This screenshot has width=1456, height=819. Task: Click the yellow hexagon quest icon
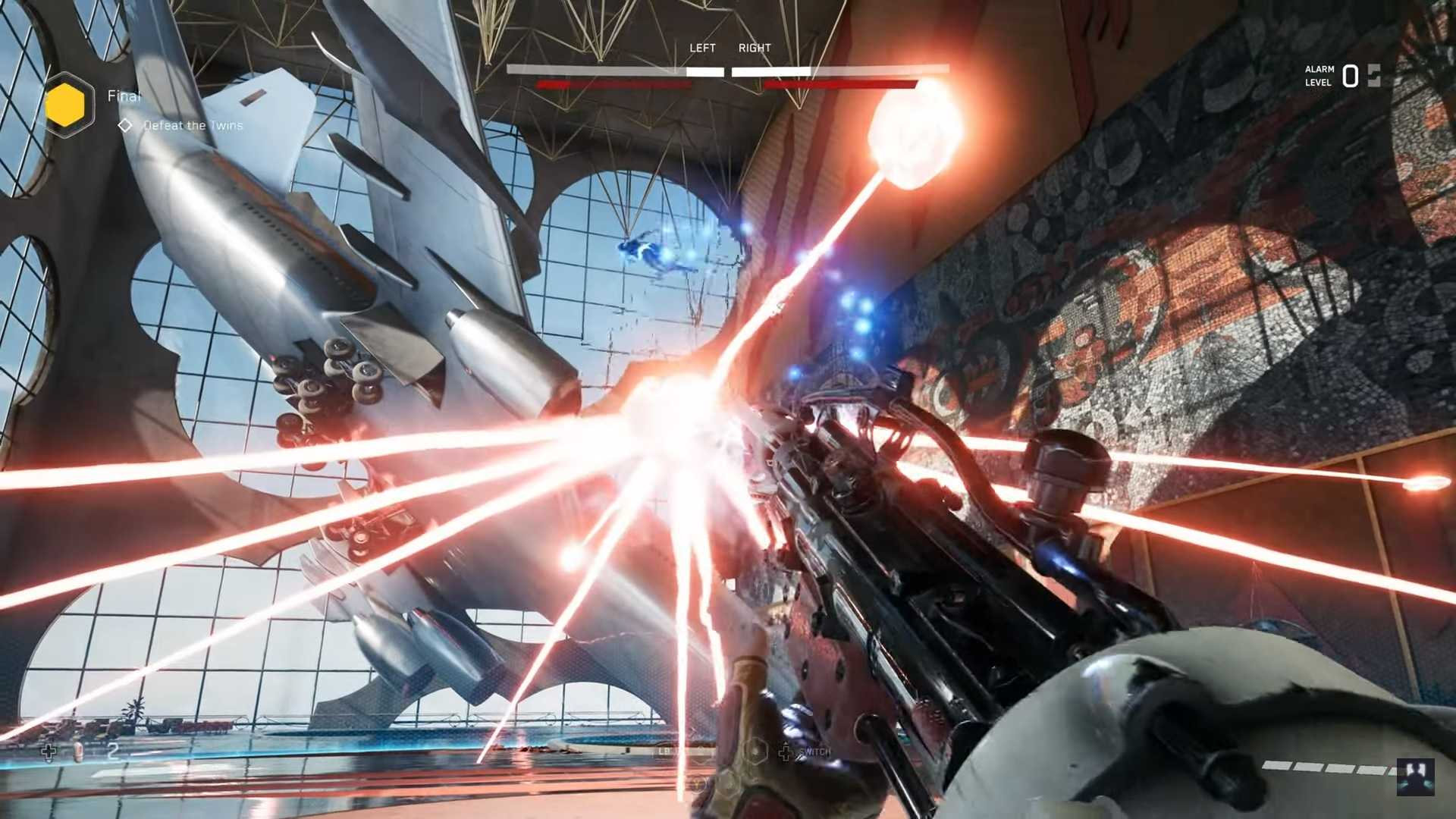coord(66,105)
